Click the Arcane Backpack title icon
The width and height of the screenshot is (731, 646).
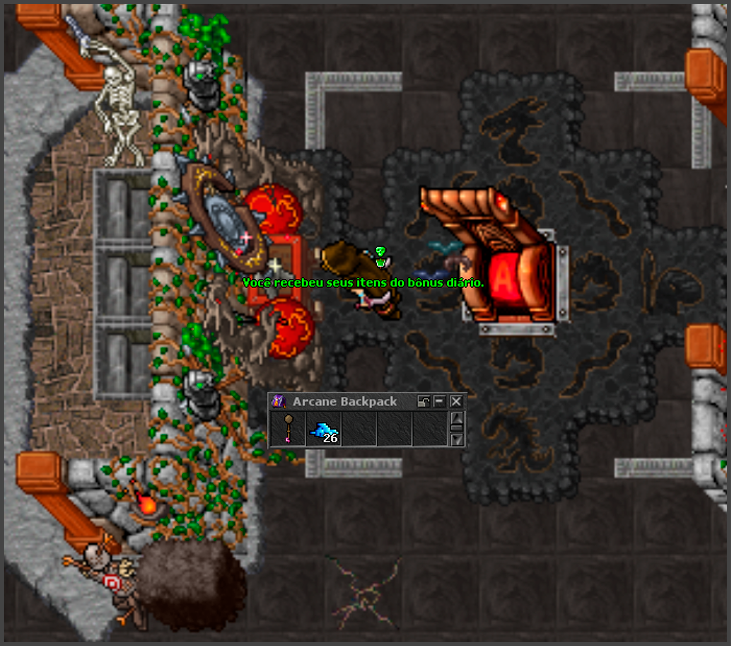click(x=279, y=401)
